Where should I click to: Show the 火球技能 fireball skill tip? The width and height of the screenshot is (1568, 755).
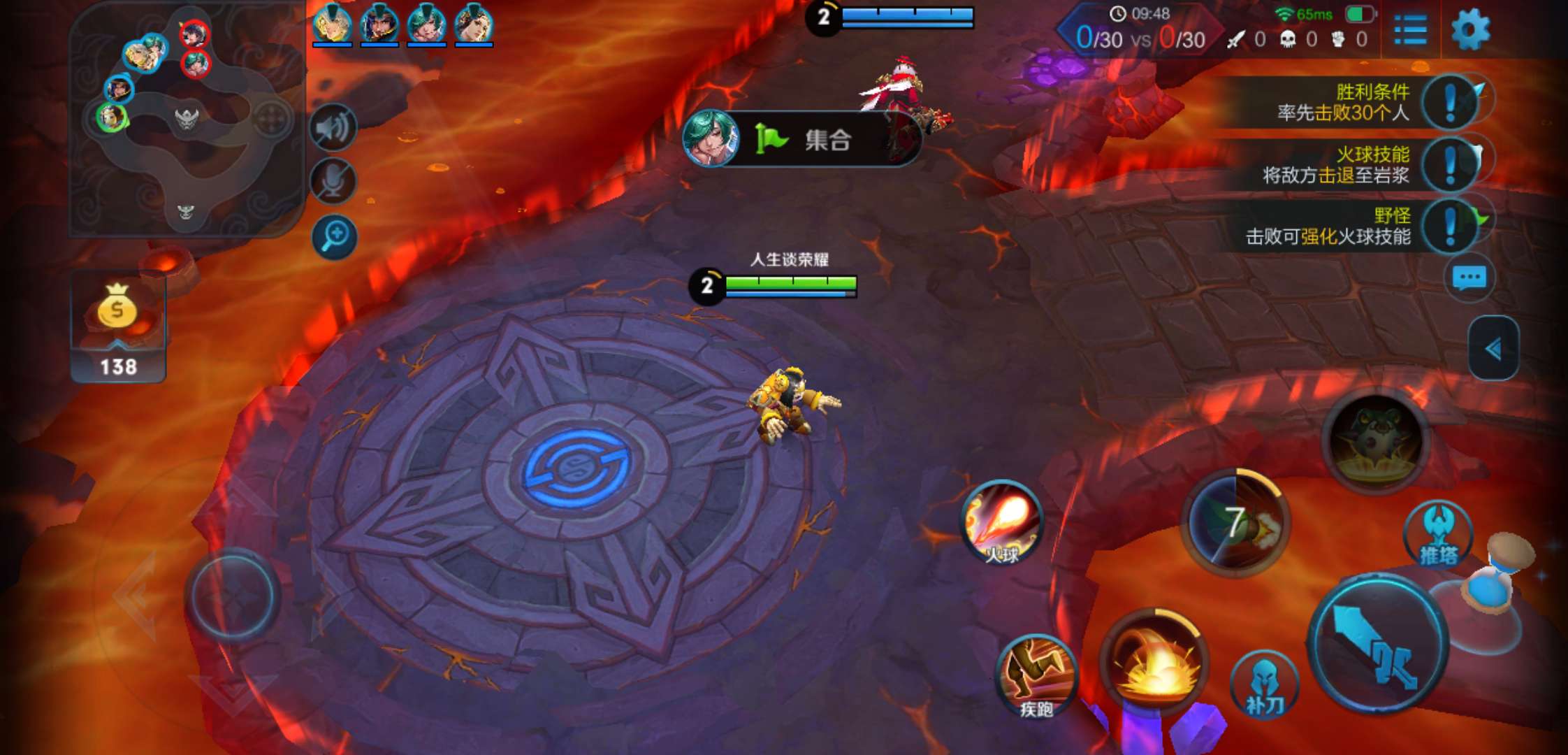click(1451, 165)
